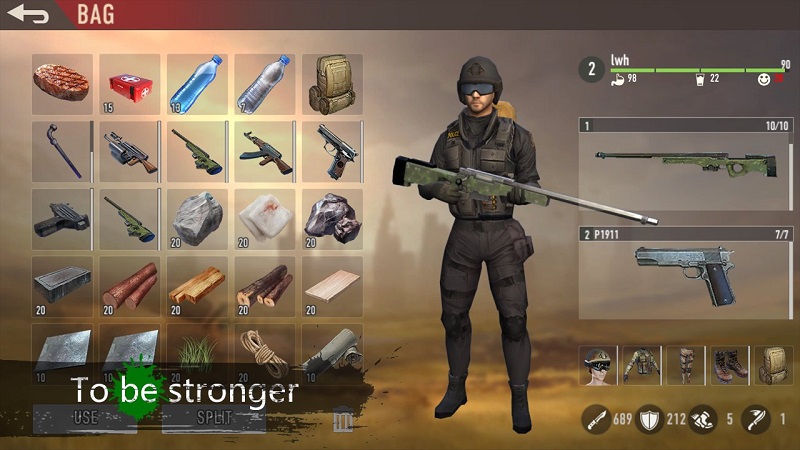The height and width of the screenshot is (450, 800).
Task: Select the sniper rifle in weapon slot 1
Action: click(686, 167)
